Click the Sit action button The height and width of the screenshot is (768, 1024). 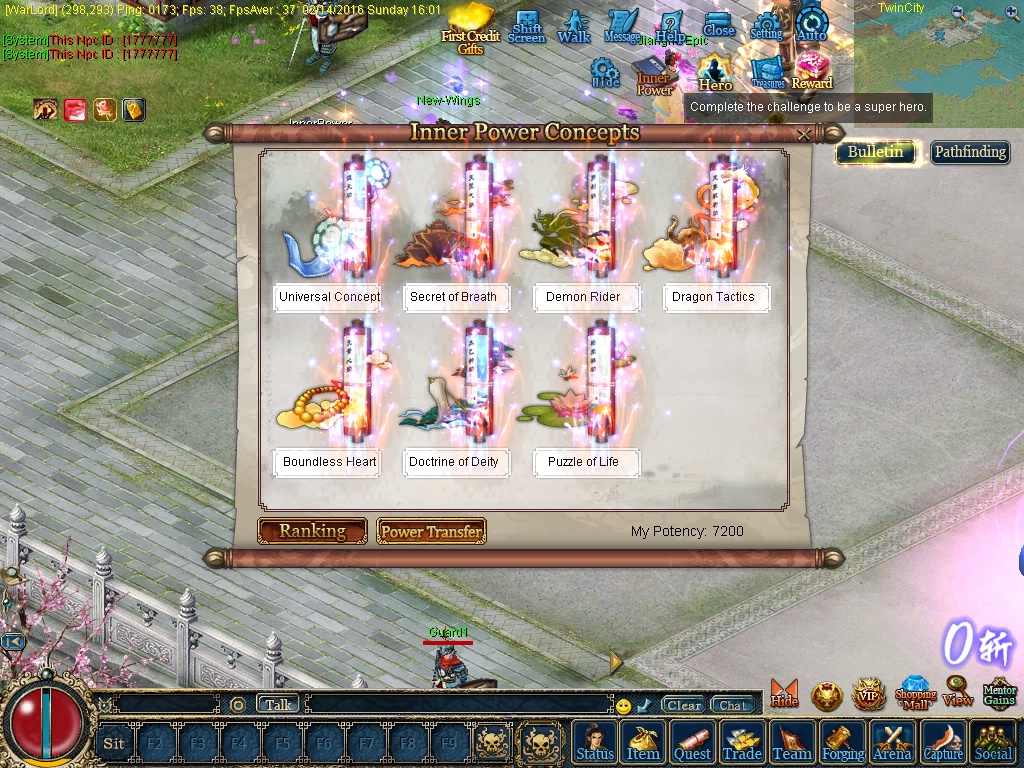(114, 743)
